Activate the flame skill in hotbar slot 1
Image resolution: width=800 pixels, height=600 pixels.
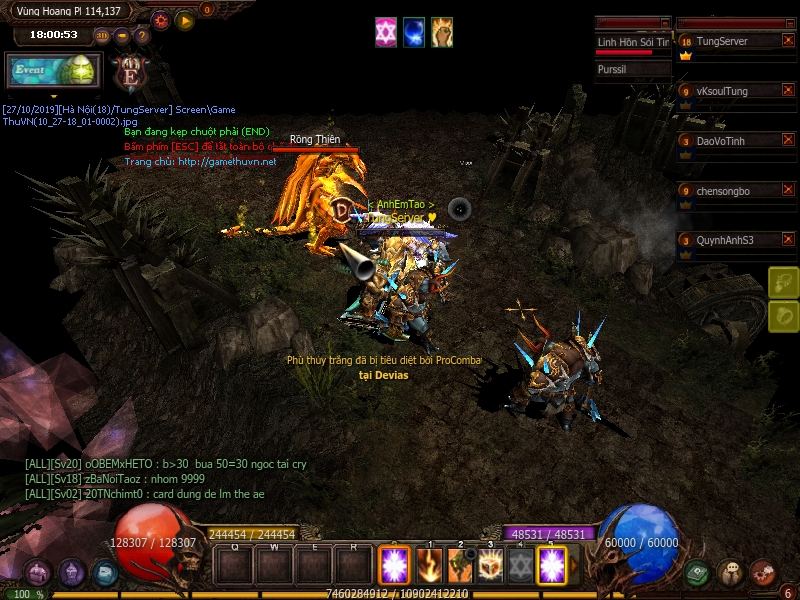[x=430, y=566]
